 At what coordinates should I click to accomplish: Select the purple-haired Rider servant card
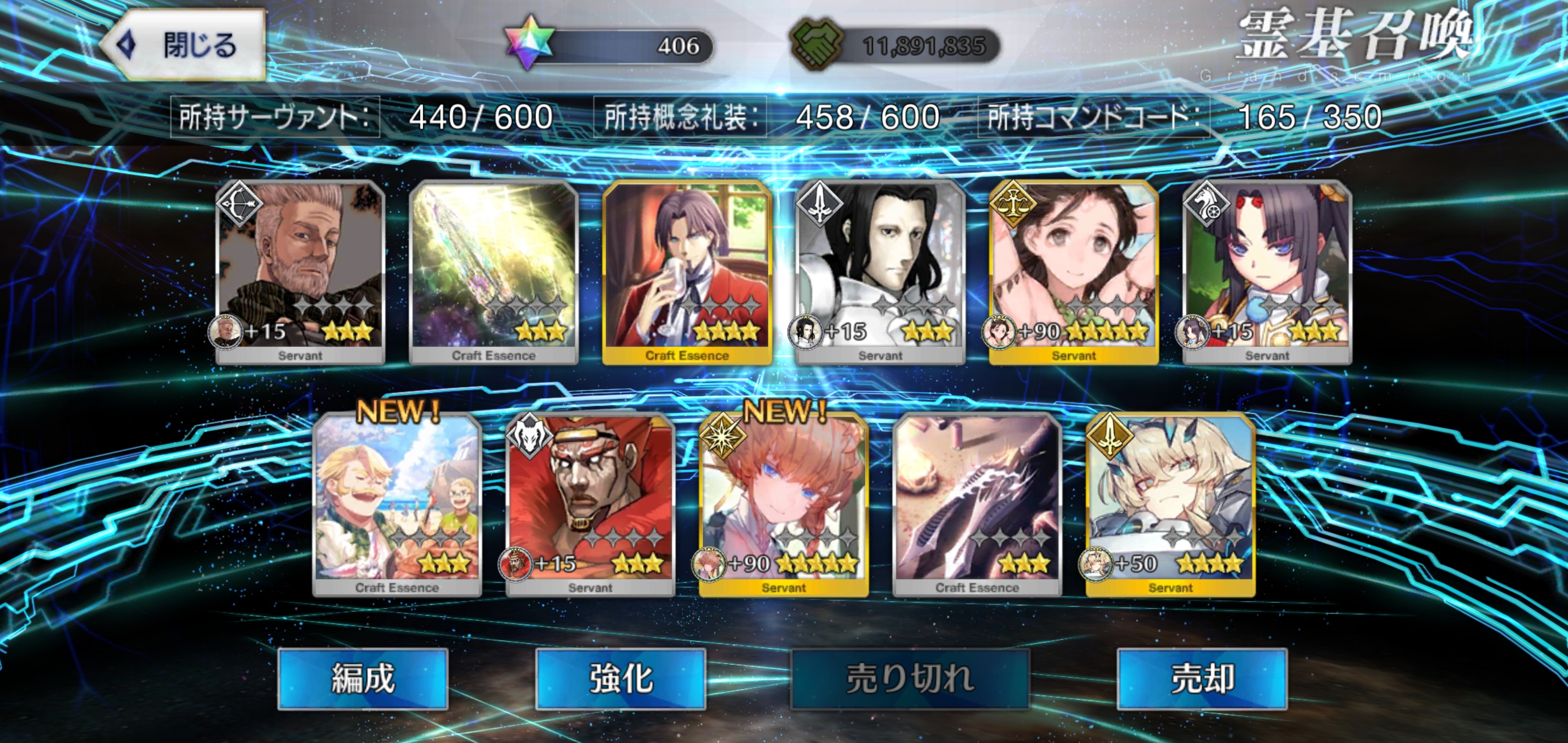(1267, 272)
